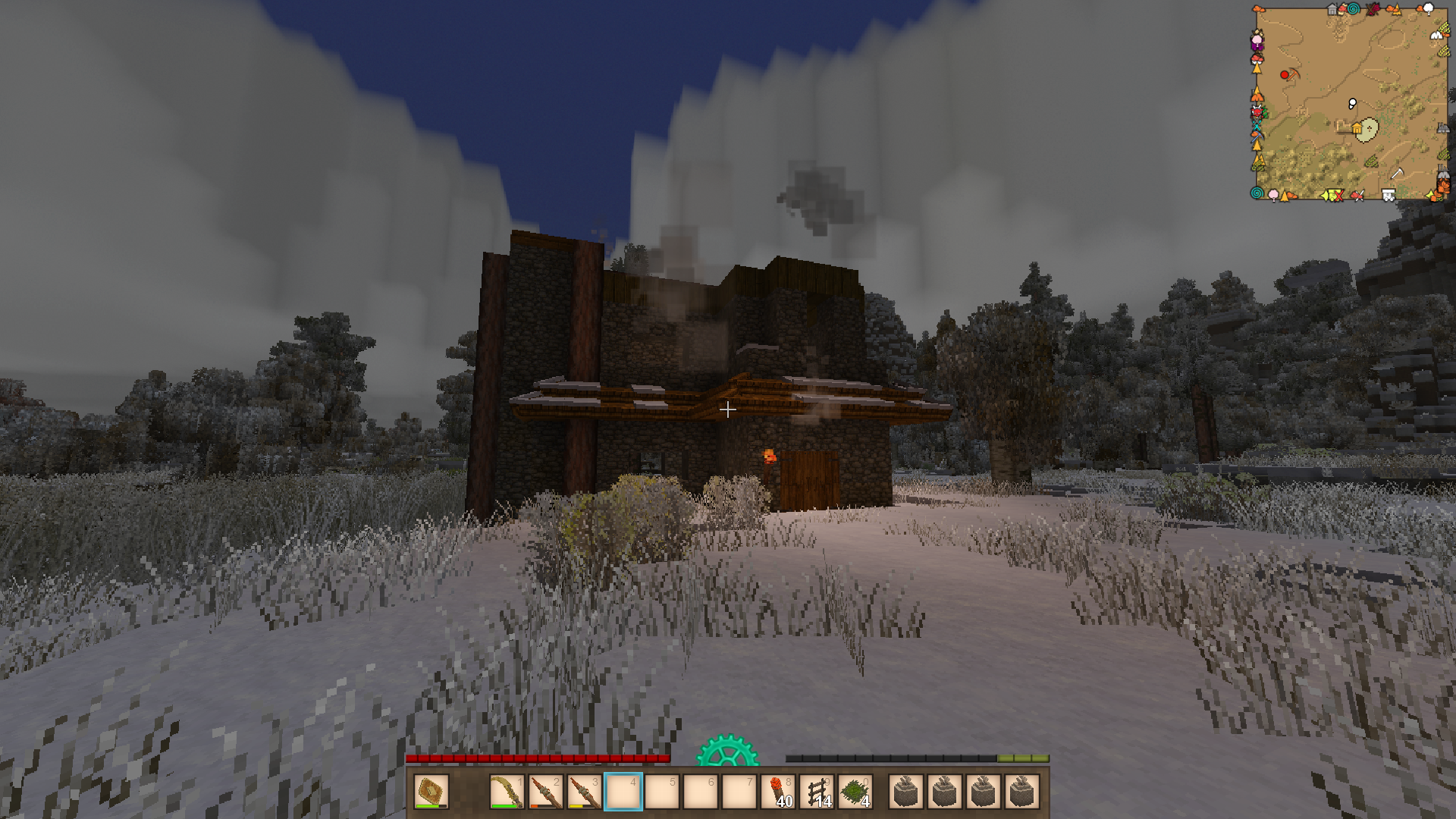Click the red circle waypoint on minimap
Screen dimensions: 1456x819
point(1284,74)
